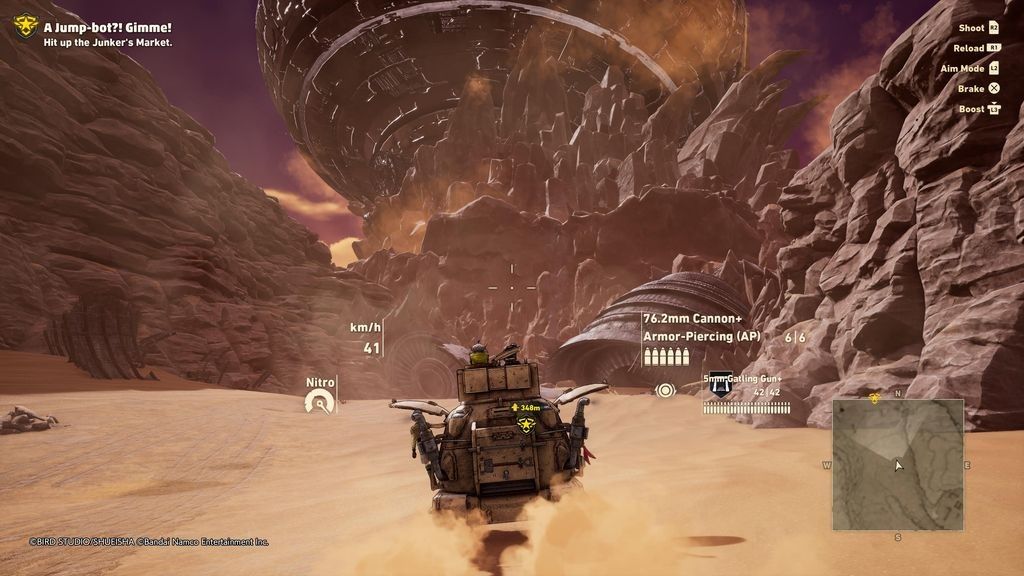The height and width of the screenshot is (576, 1024).
Task: Activate the Nitro boost gauge icon
Action: click(319, 403)
